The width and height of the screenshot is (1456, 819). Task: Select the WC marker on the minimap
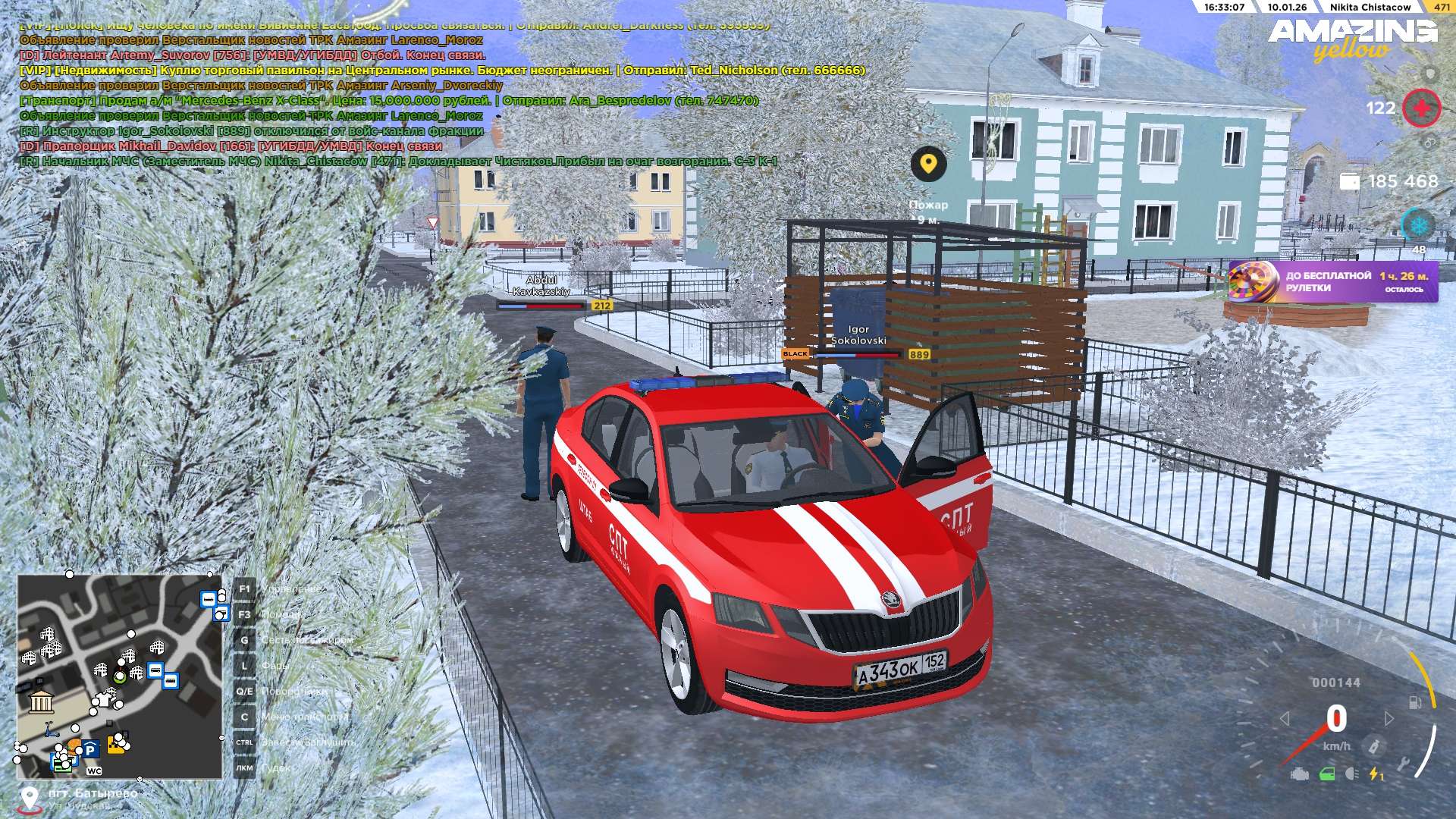click(x=94, y=770)
